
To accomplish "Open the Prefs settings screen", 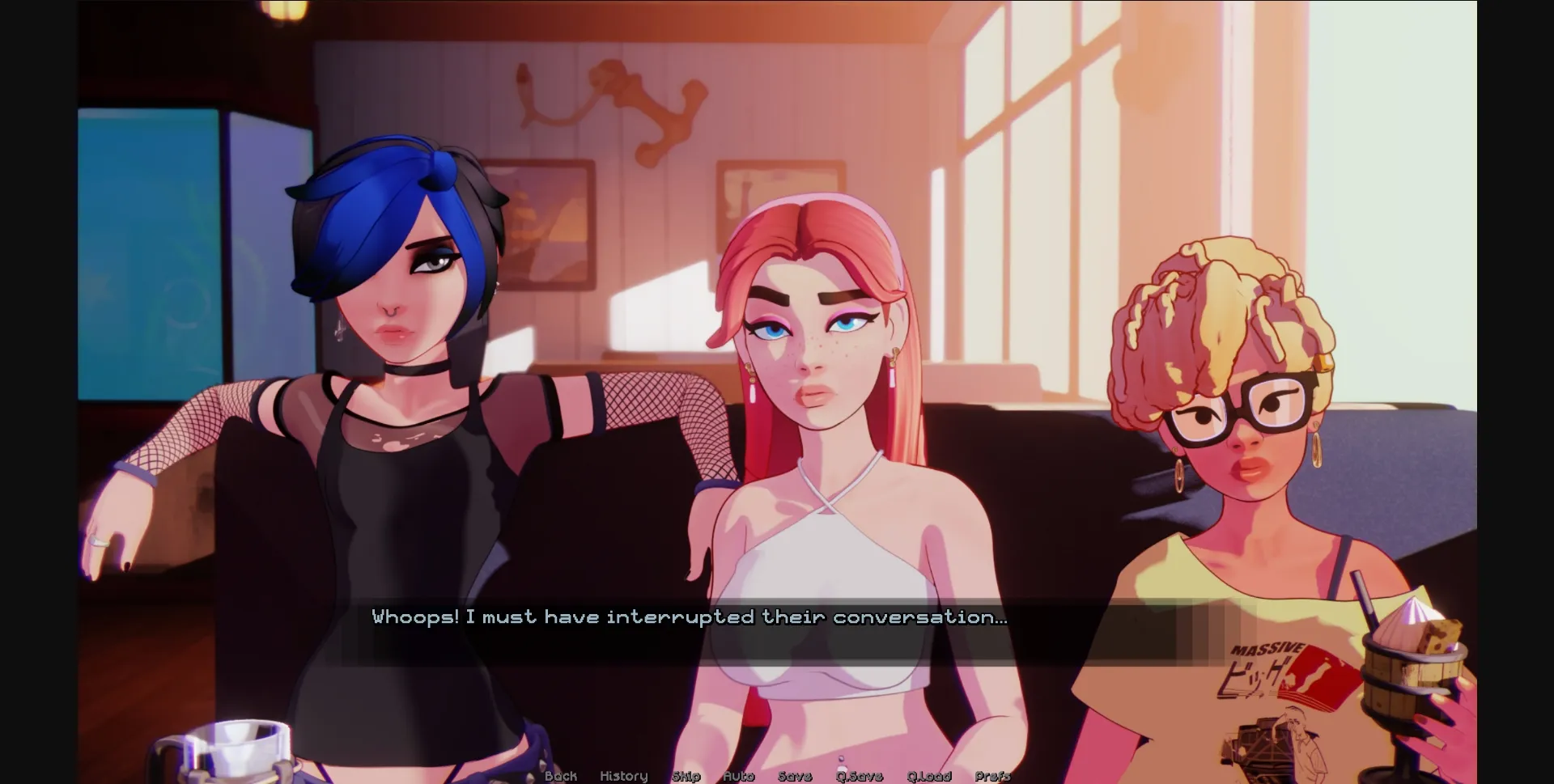I will tap(993, 775).
